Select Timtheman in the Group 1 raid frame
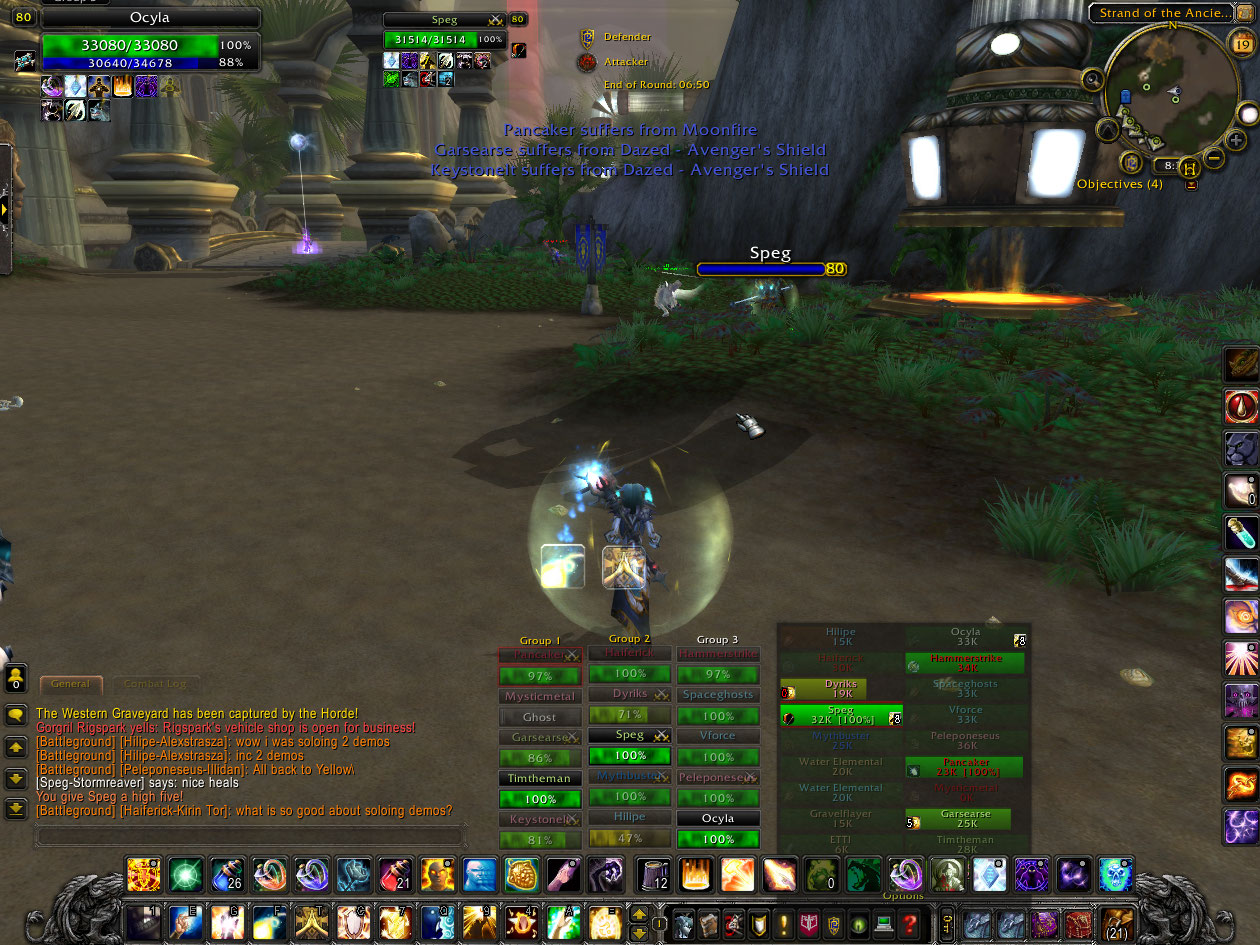Image resolution: width=1260 pixels, height=945 pixels. (x=539, y=778)
